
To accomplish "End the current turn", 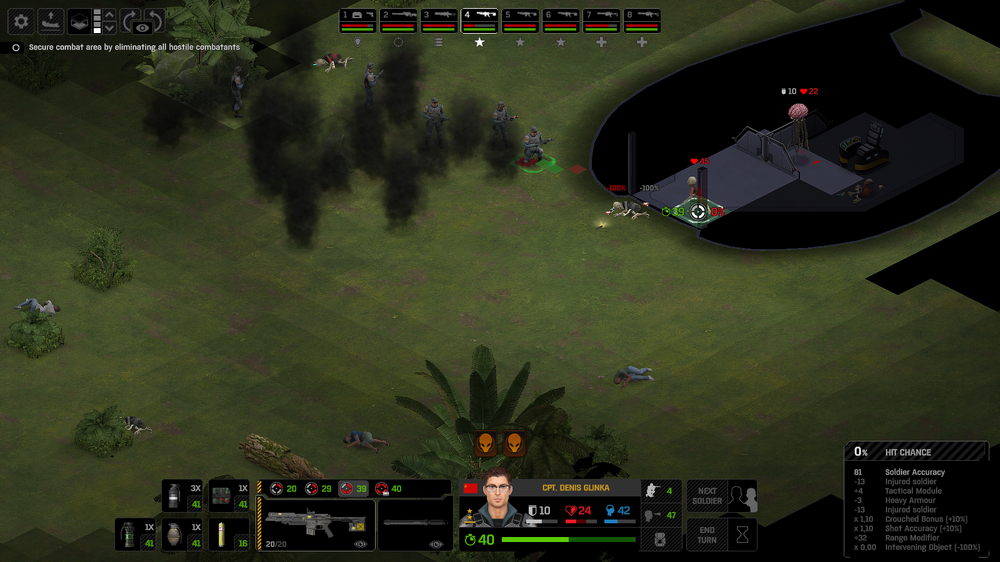I will 707,534.
